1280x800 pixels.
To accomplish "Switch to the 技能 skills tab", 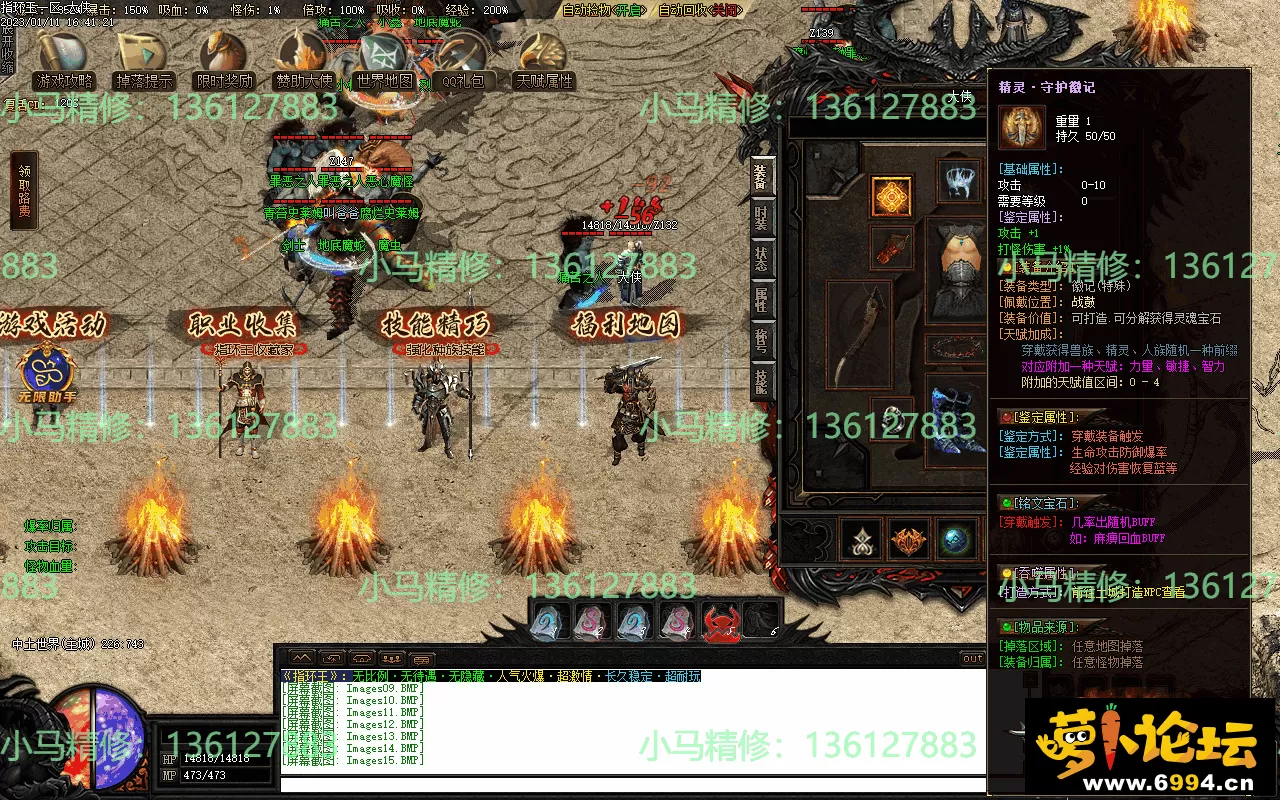I will (762, 382).
